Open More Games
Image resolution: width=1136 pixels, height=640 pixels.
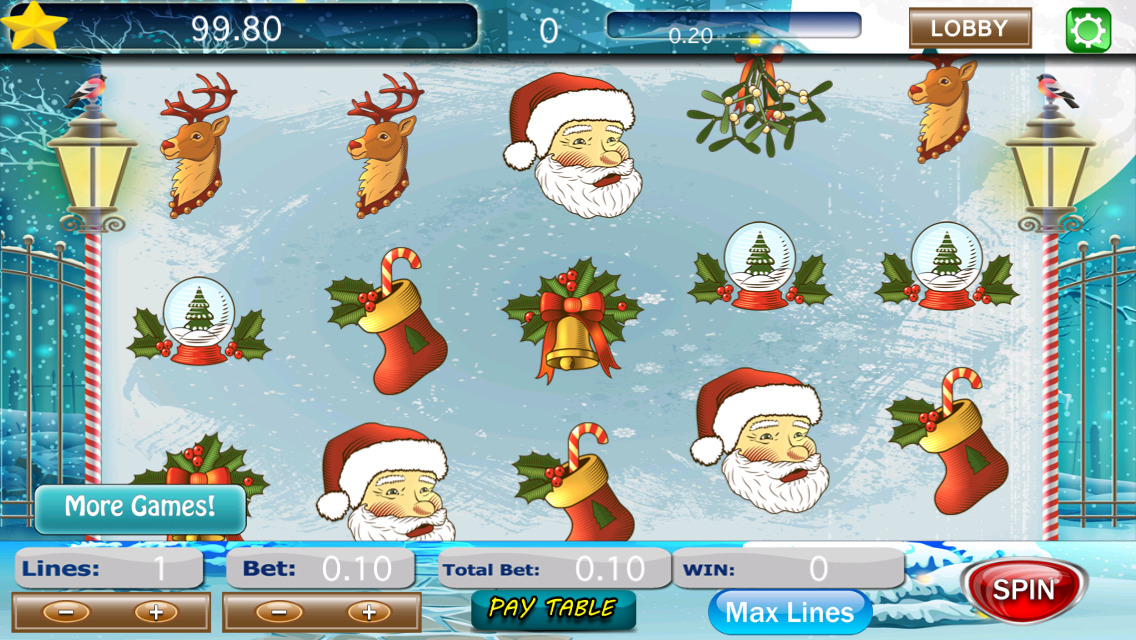140,507
